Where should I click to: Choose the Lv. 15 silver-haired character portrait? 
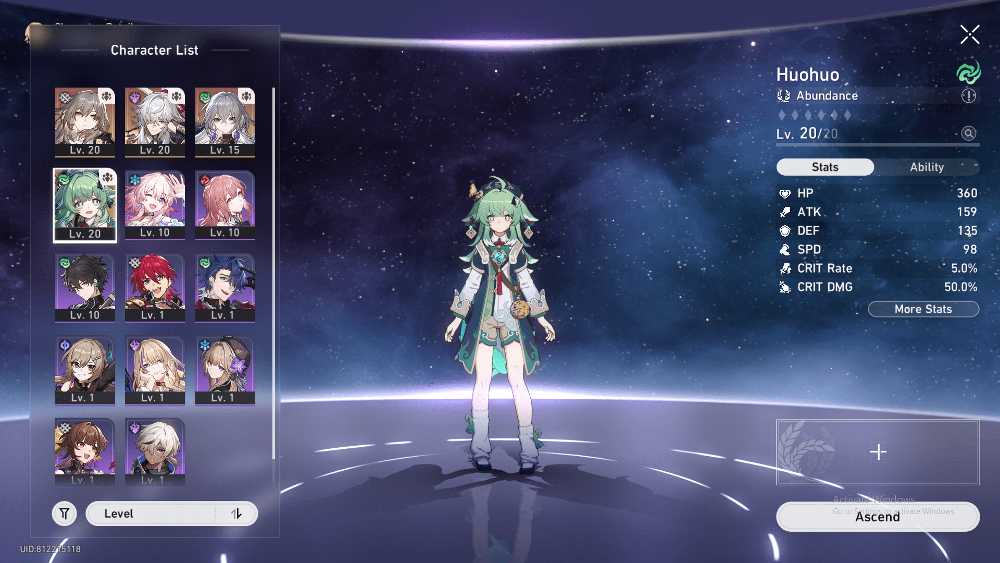224,122
